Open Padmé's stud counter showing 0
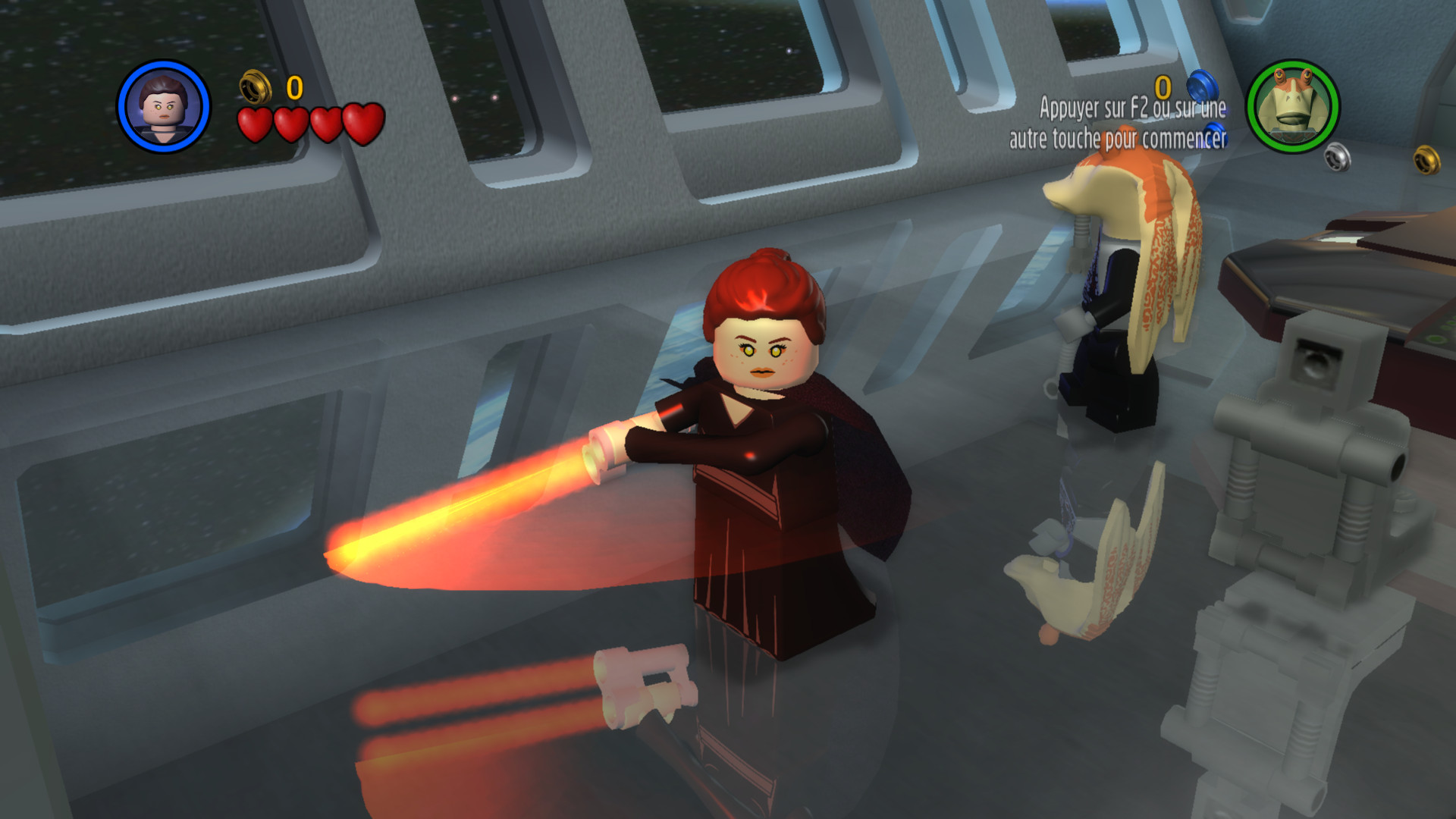Screen dimensions: 1456x819 click(295, 88)
